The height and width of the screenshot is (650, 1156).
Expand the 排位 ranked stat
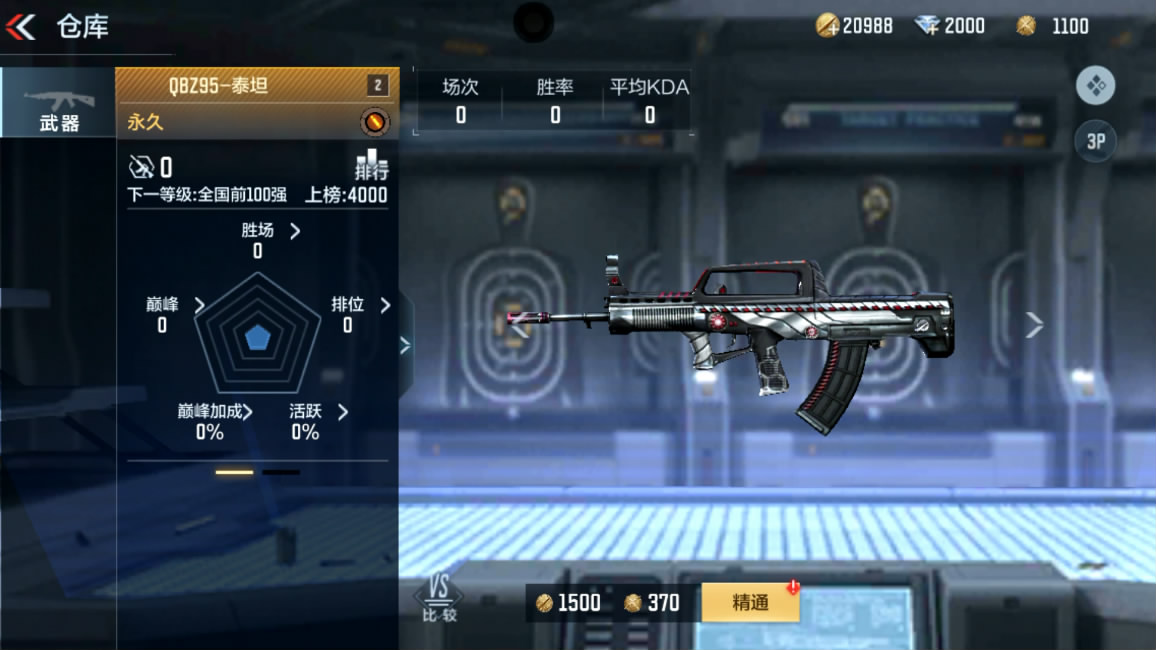[385, 304]
